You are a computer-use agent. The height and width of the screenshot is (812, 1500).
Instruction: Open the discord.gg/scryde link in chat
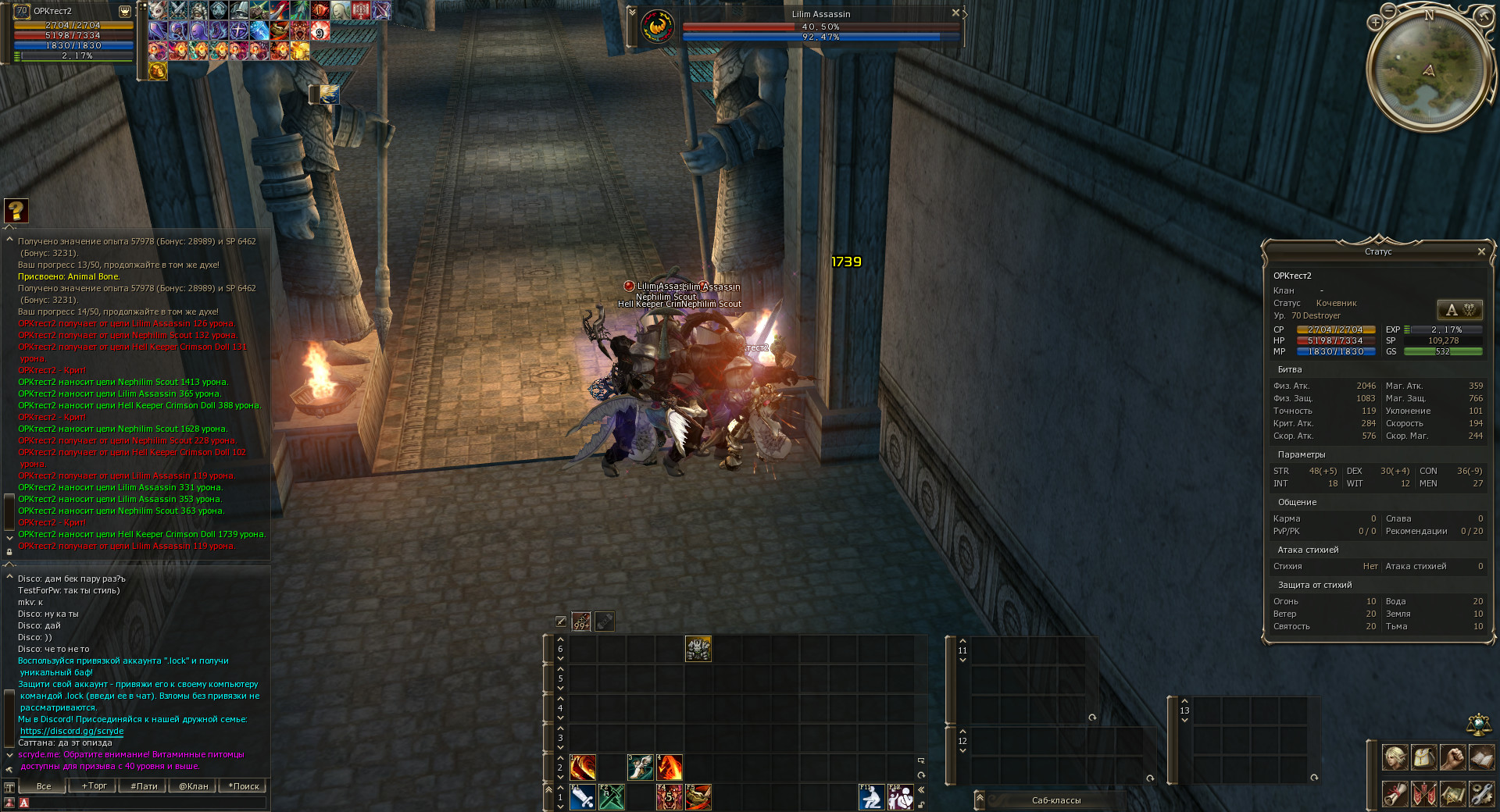click(72, 732)
